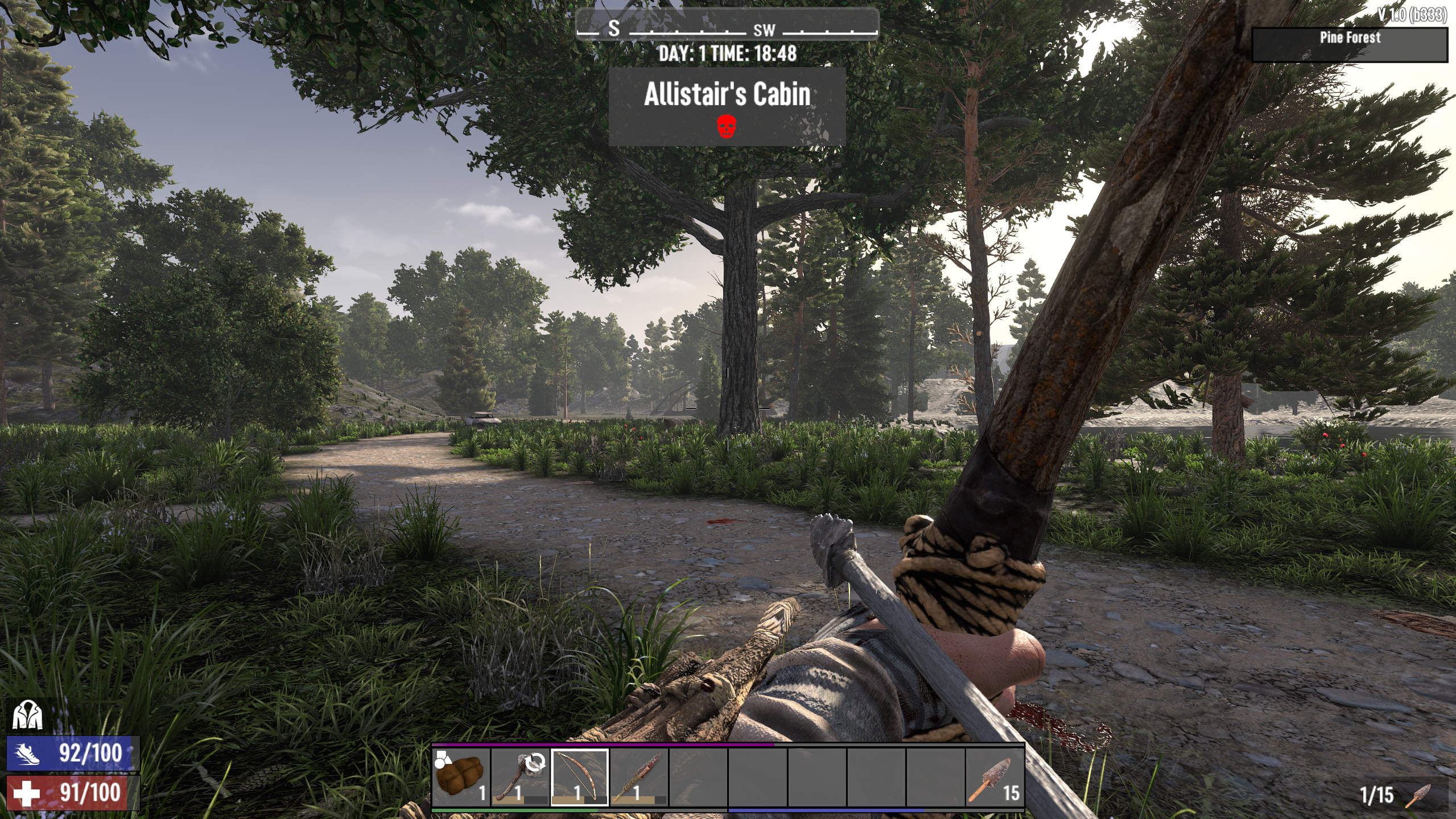Click the compass bar heading strip
The image size is (1456, 819).
[x=727, y=27]
